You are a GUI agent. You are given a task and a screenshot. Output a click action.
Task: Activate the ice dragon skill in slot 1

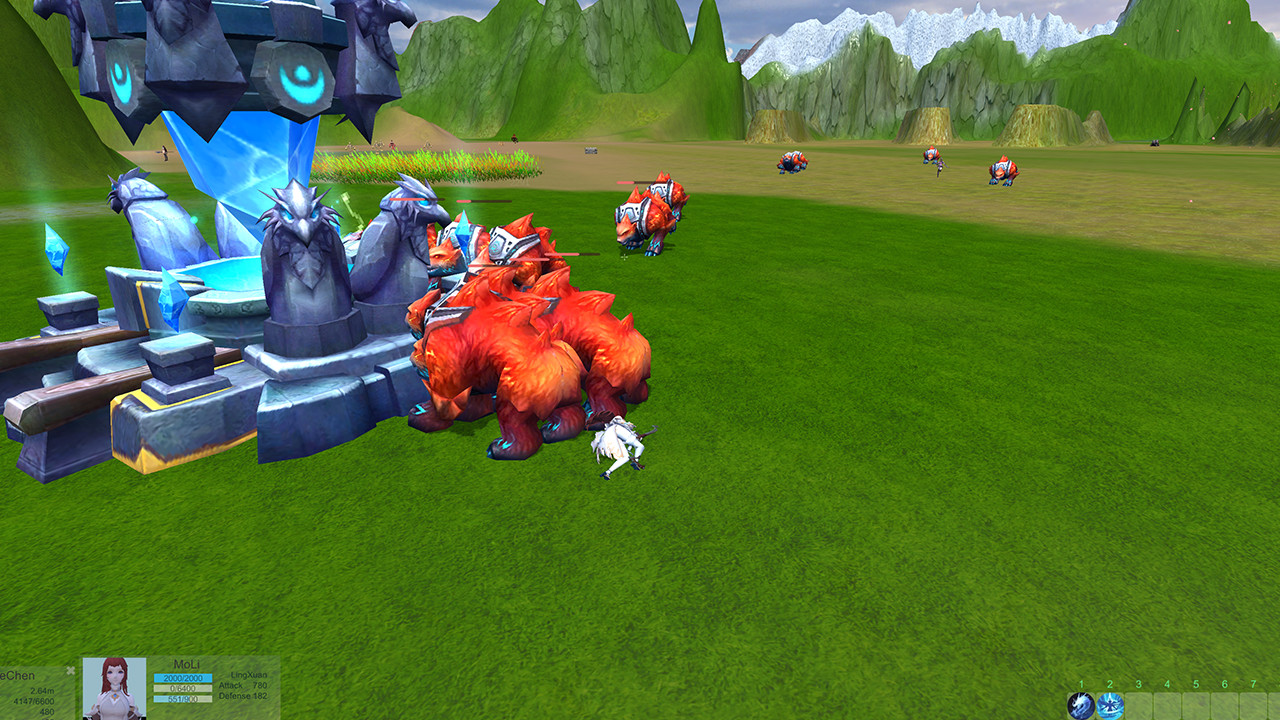(1080, 706)
